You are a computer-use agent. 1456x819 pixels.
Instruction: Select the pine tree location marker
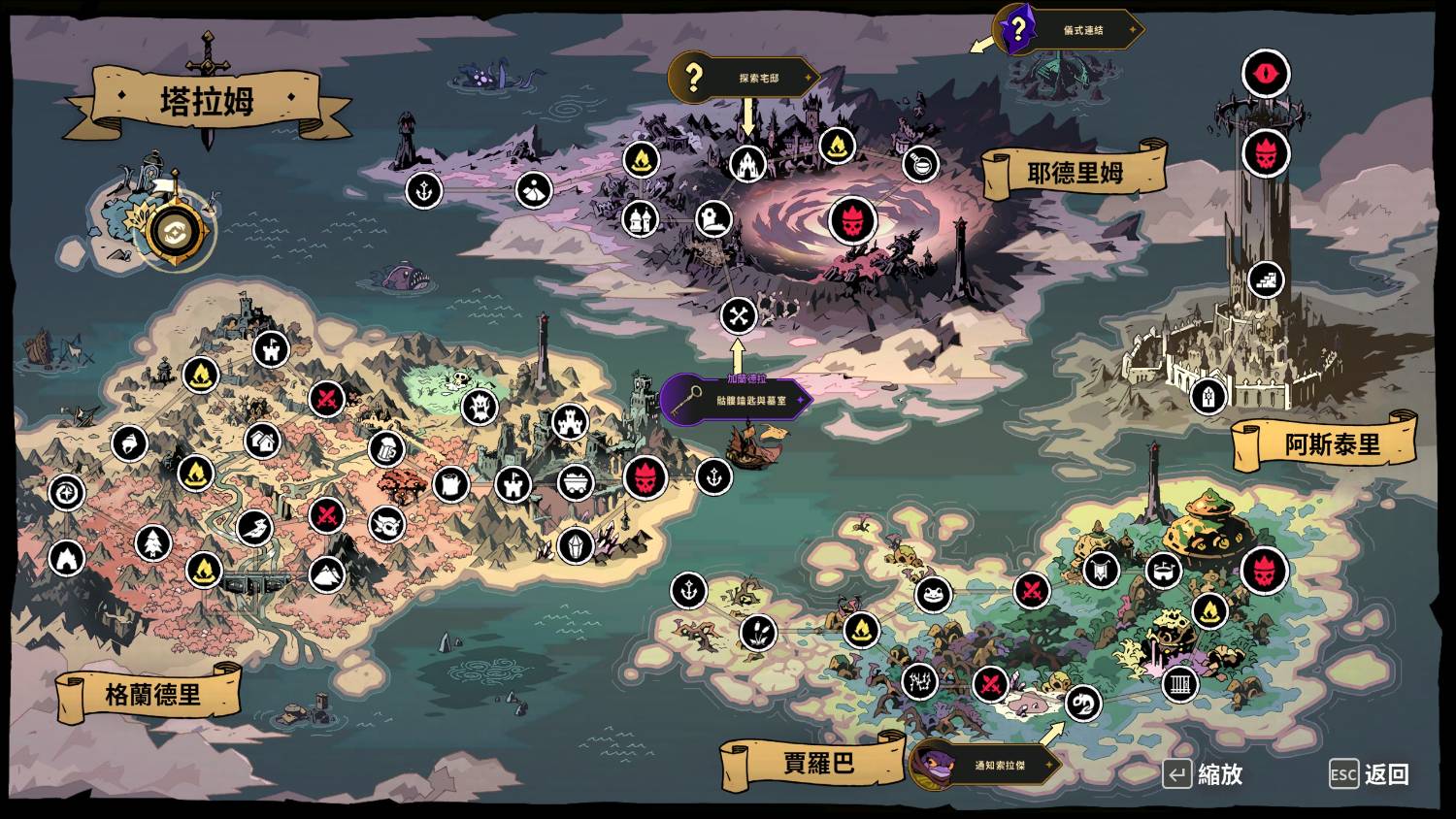[x=152, y=542]
